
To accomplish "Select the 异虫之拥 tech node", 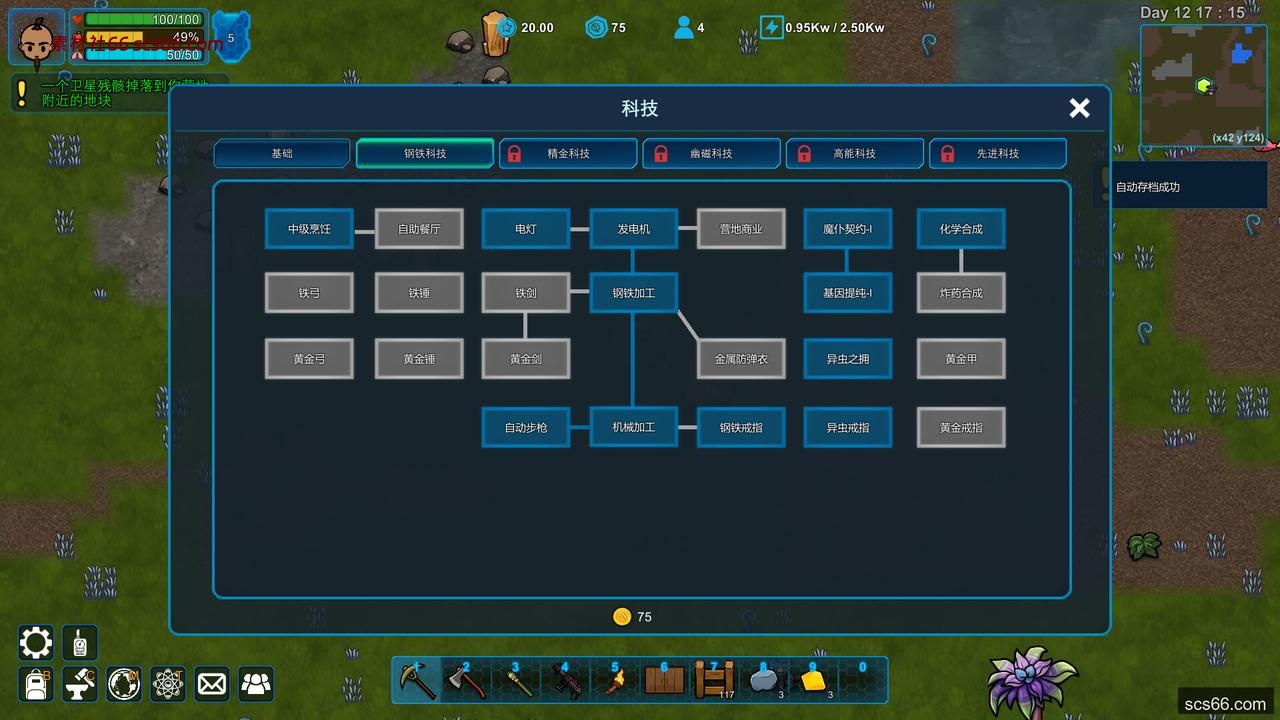I will coord(847,358).
